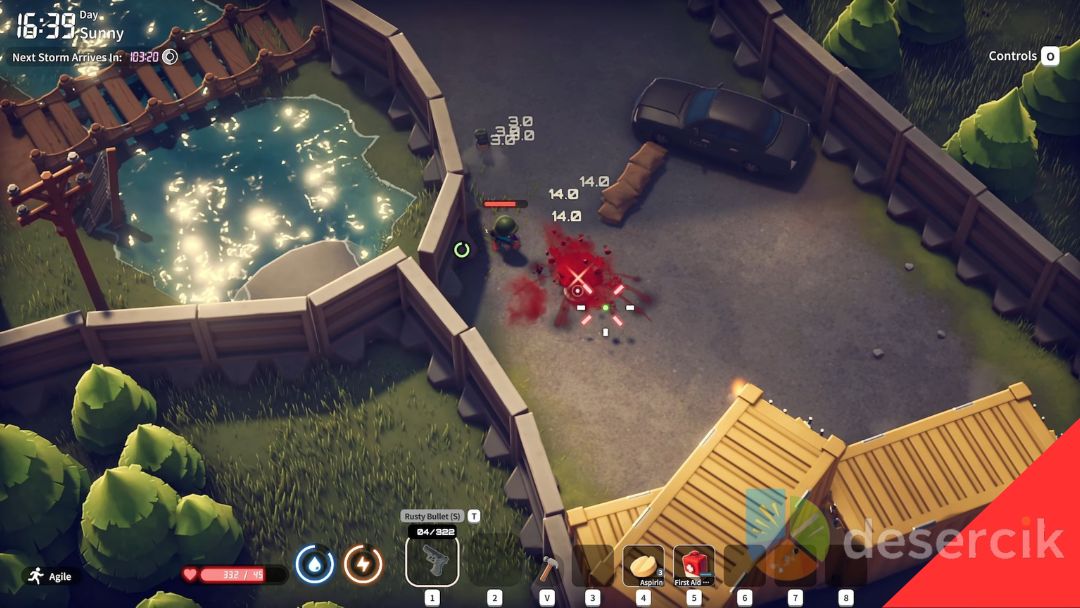The height and width of the screenshot is (608, 1080).
Task: Click the Rusty Bullet (S) ammo label
Action: [x=433, y=516]
